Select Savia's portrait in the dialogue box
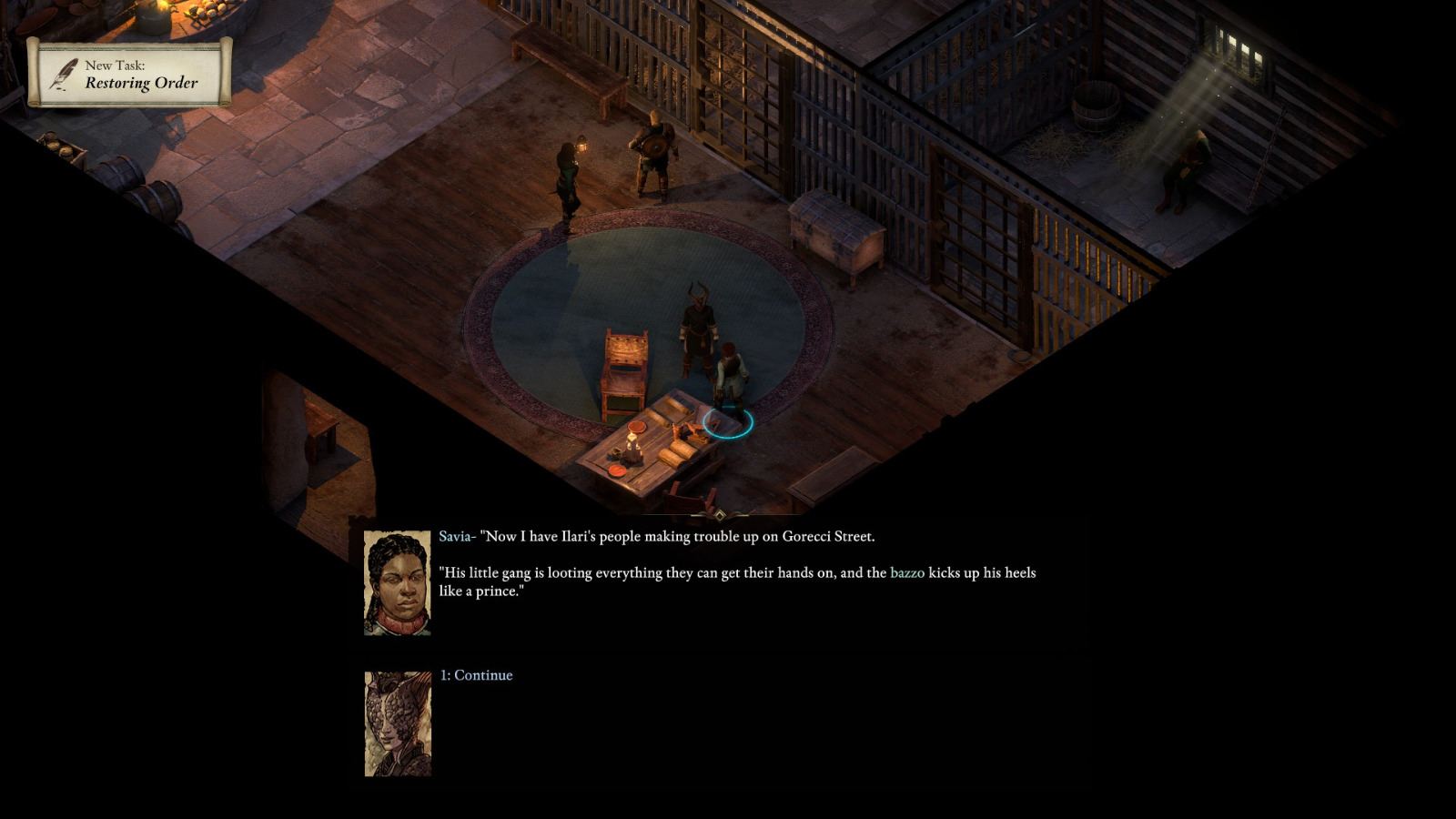 coord(398,582)
